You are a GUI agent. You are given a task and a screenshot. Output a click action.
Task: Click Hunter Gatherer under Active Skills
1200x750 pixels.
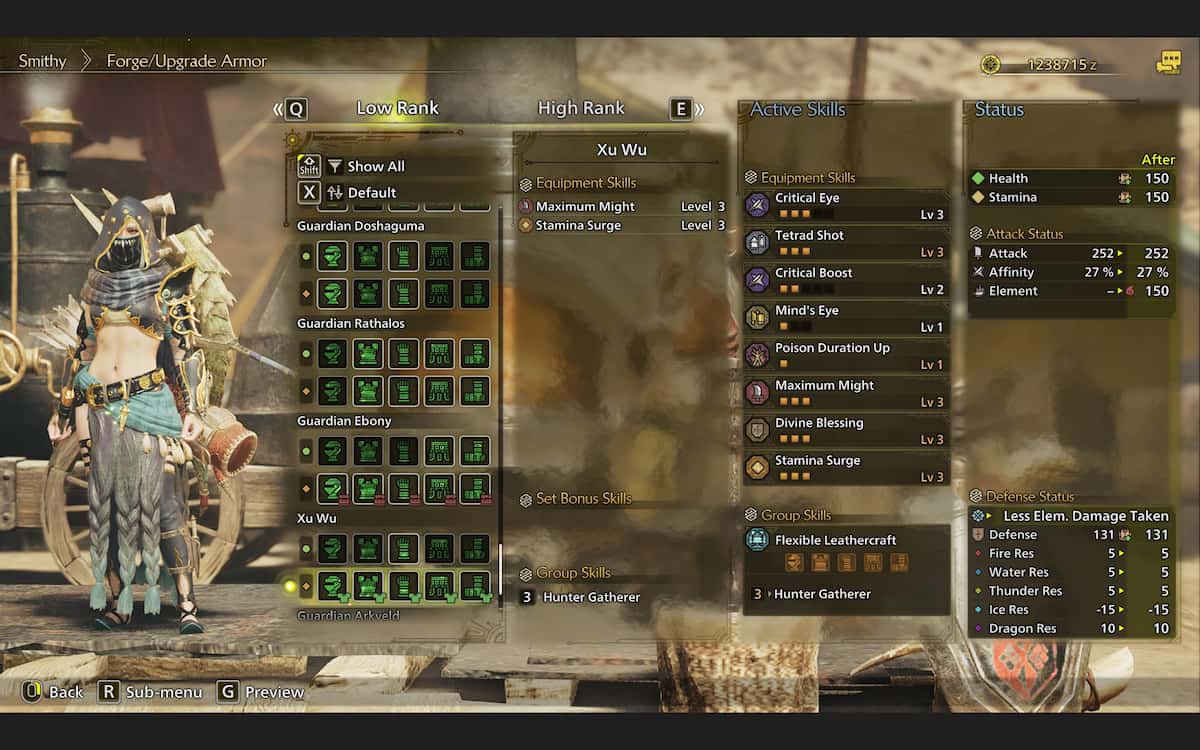[822, 594]
